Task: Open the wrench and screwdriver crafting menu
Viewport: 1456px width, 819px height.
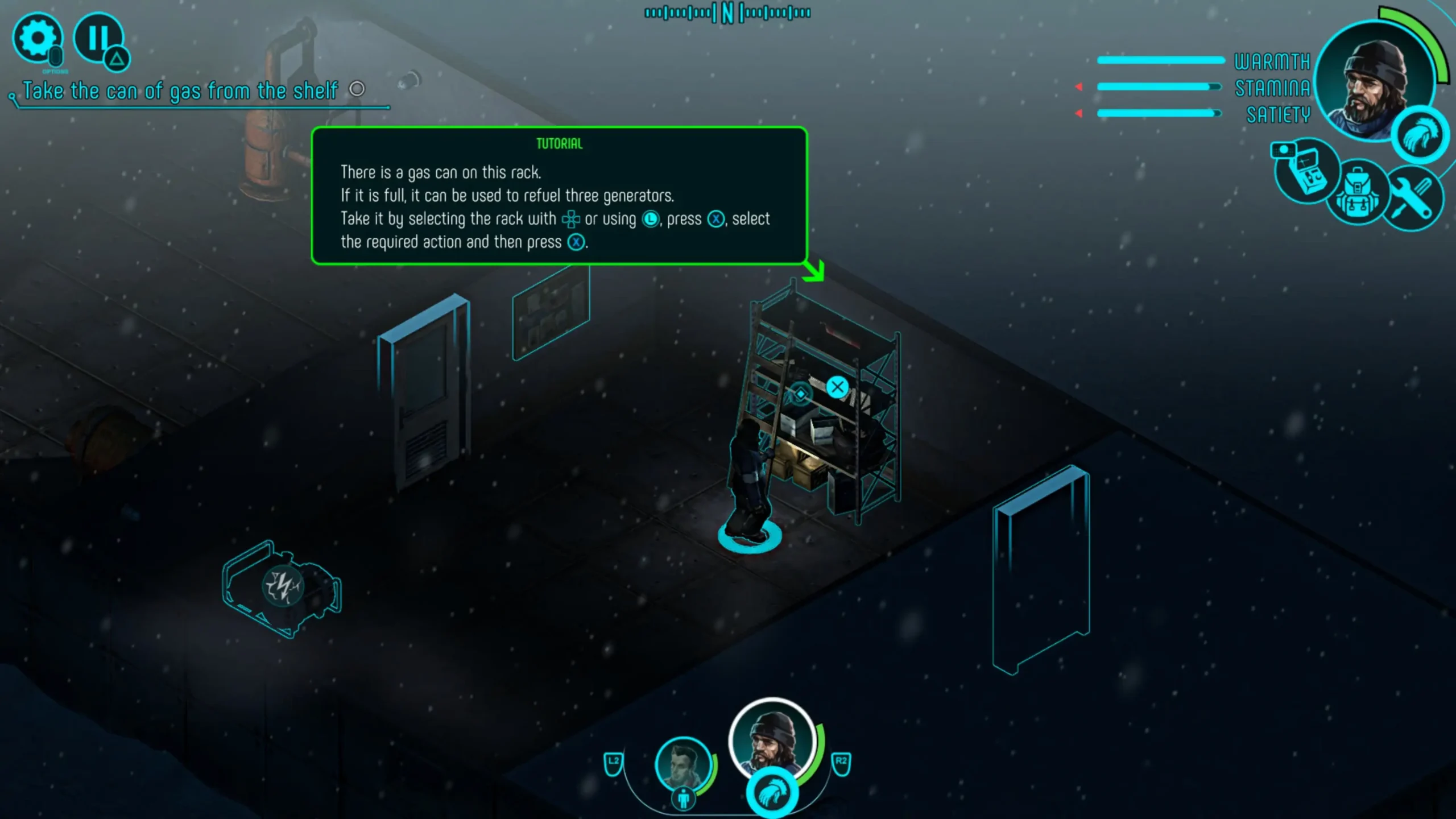Action: pos(1413,199)
